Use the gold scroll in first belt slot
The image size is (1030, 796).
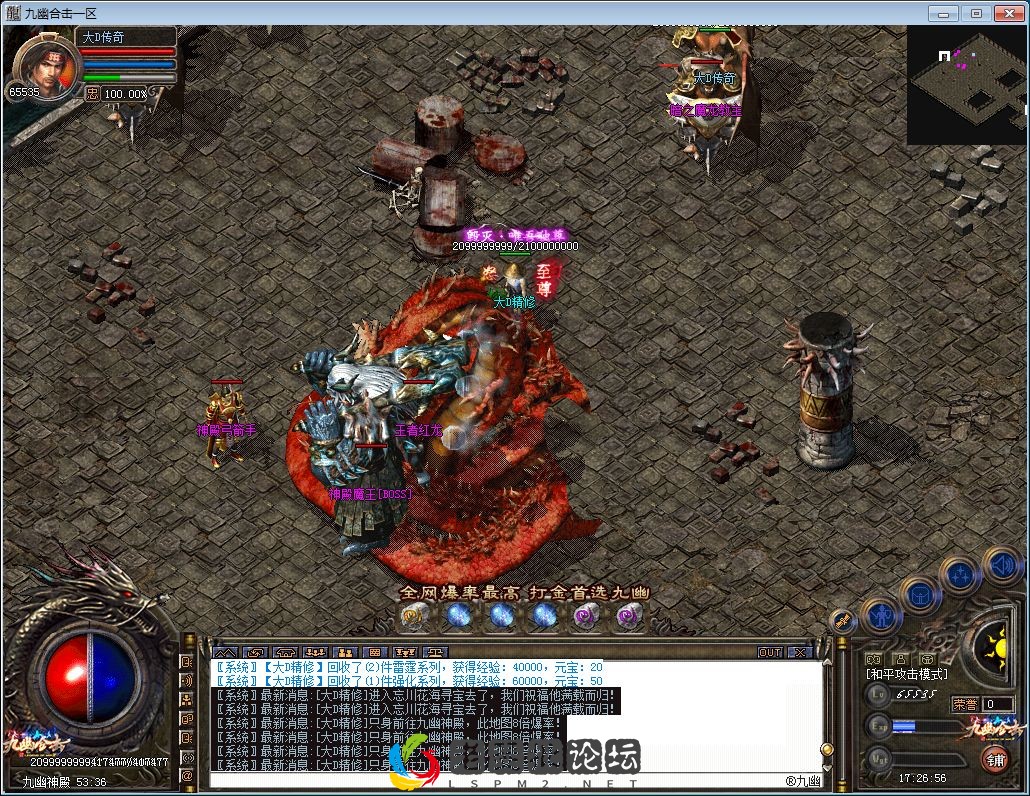pyautogui.click(x=414, y=616)
